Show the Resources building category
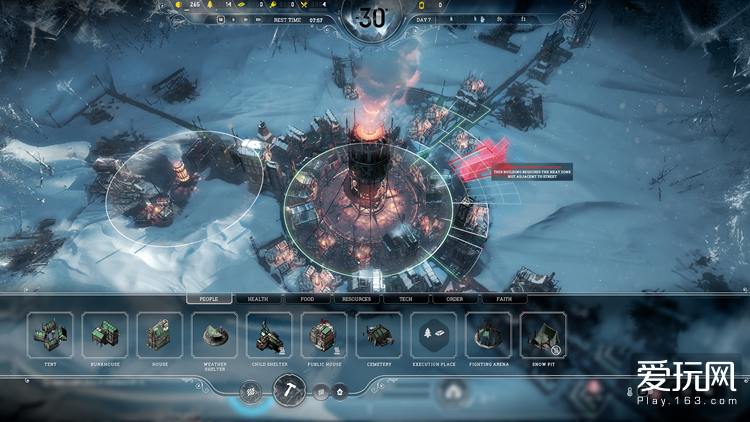Screen dimensions: 750x422 (x=356, y=298)
